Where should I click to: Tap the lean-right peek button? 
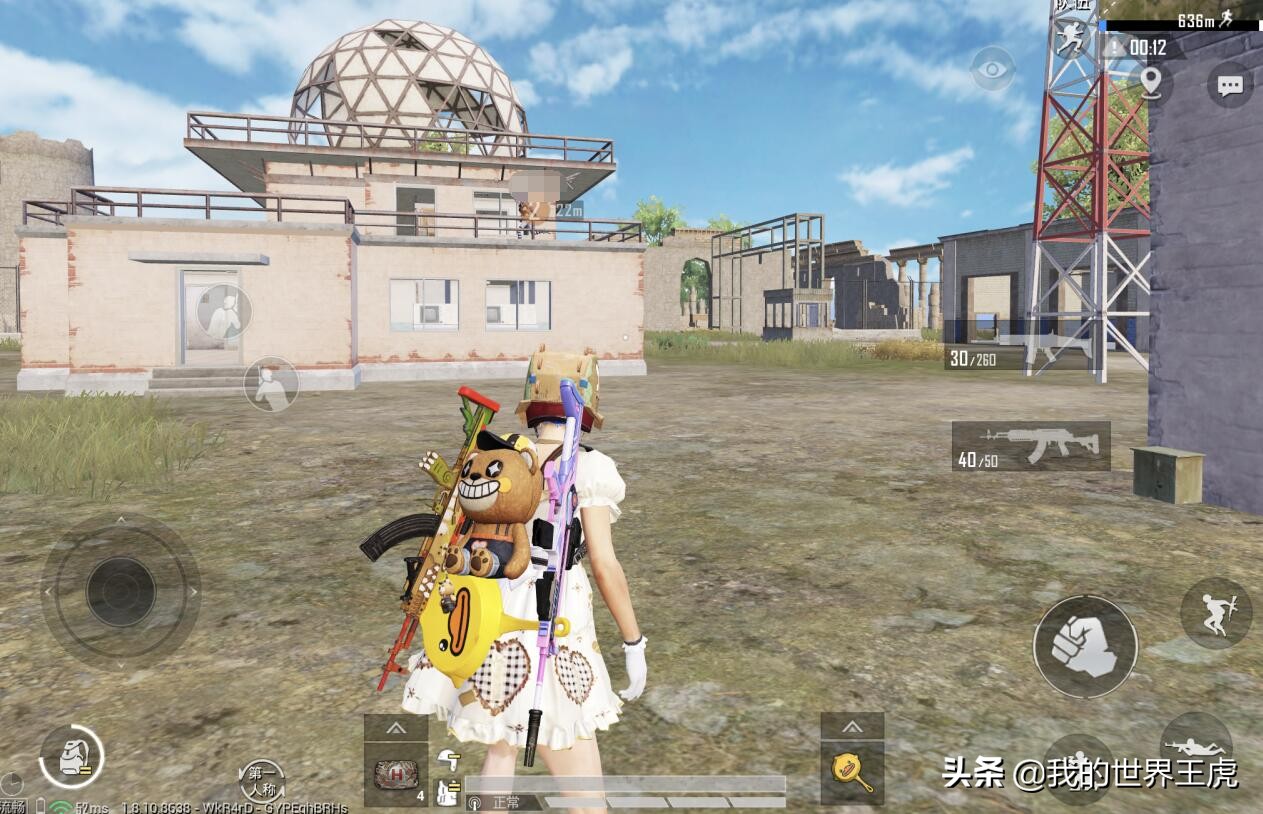pos(271,384)
